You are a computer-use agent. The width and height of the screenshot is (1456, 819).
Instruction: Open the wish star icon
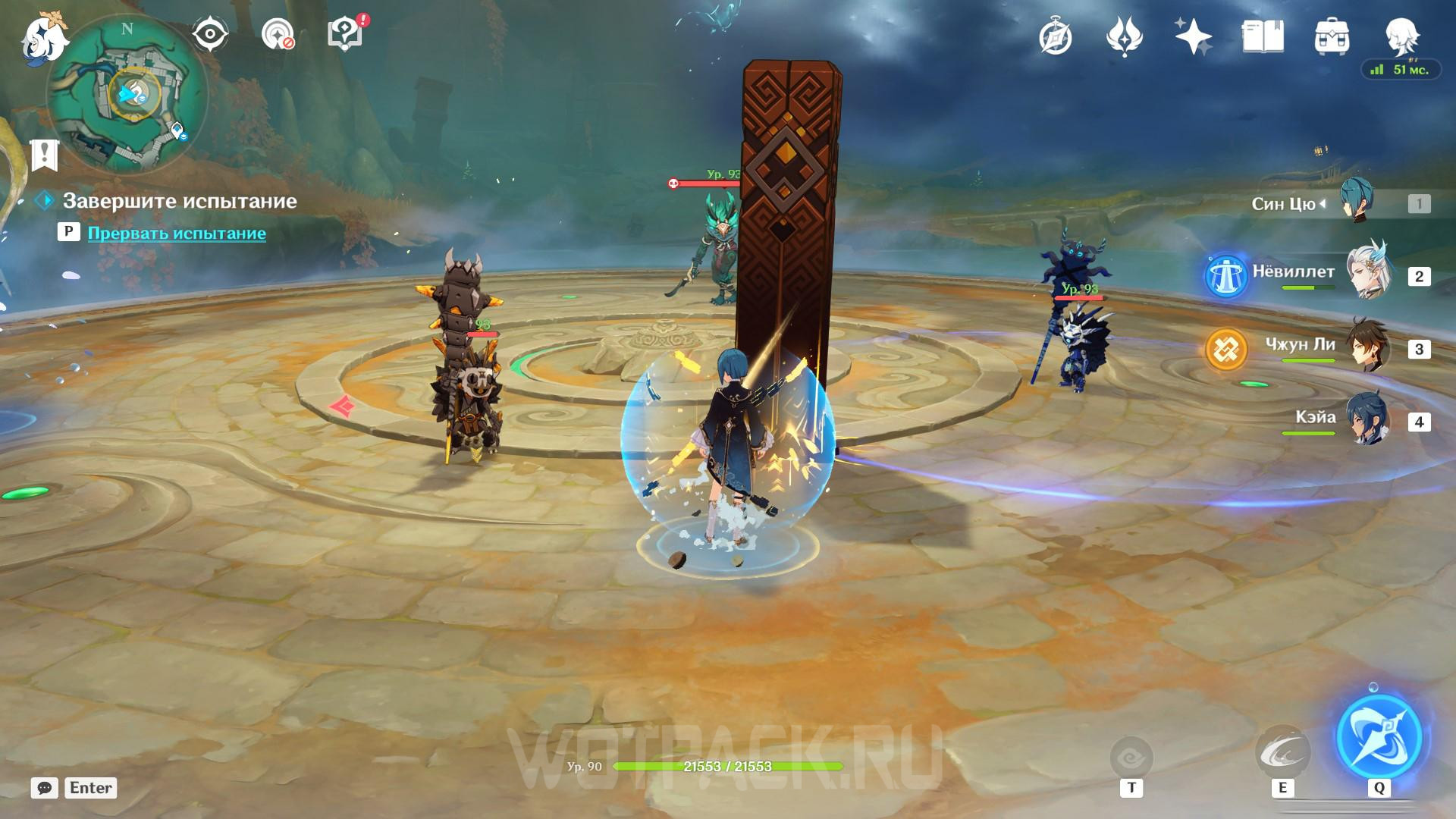pyautogui.click(x=1193, y=36)
